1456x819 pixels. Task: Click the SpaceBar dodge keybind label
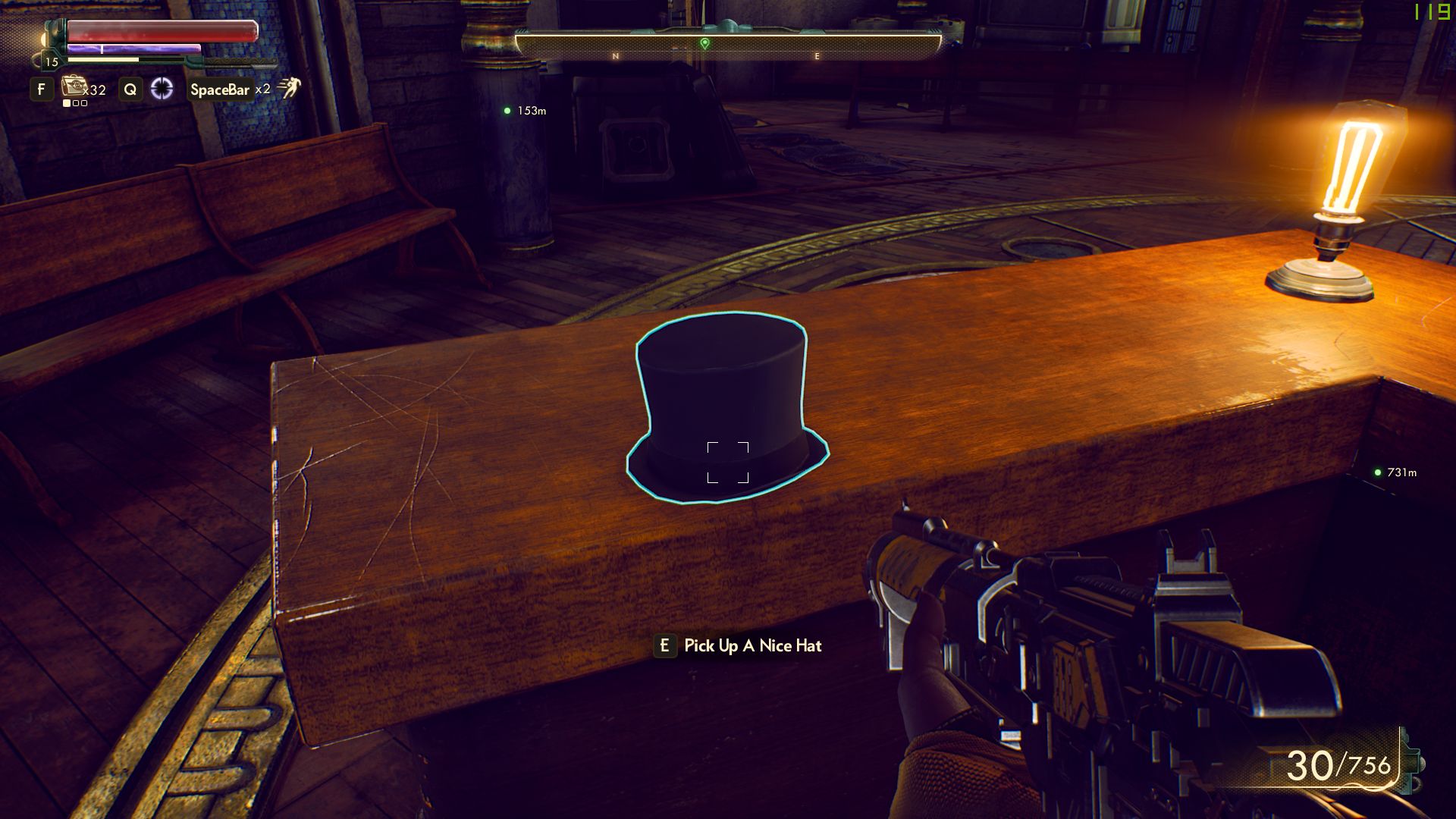220,89
